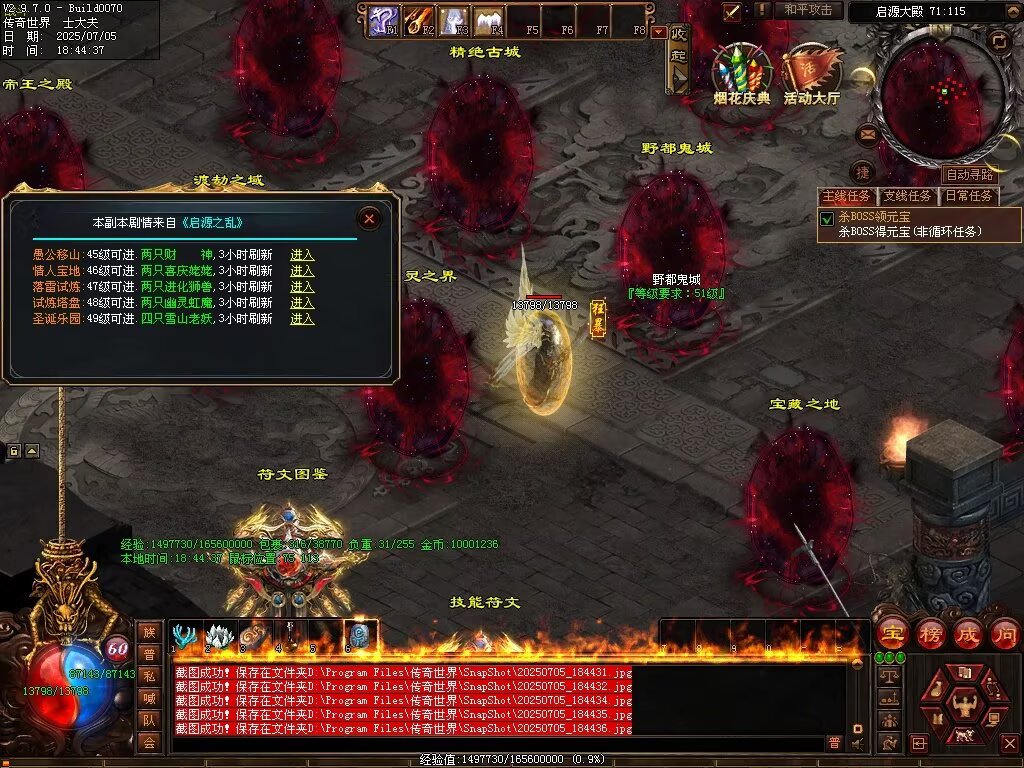
Task: Enter the 圣诞乐园 dungeon via 进入
Action: coord(302,319)
